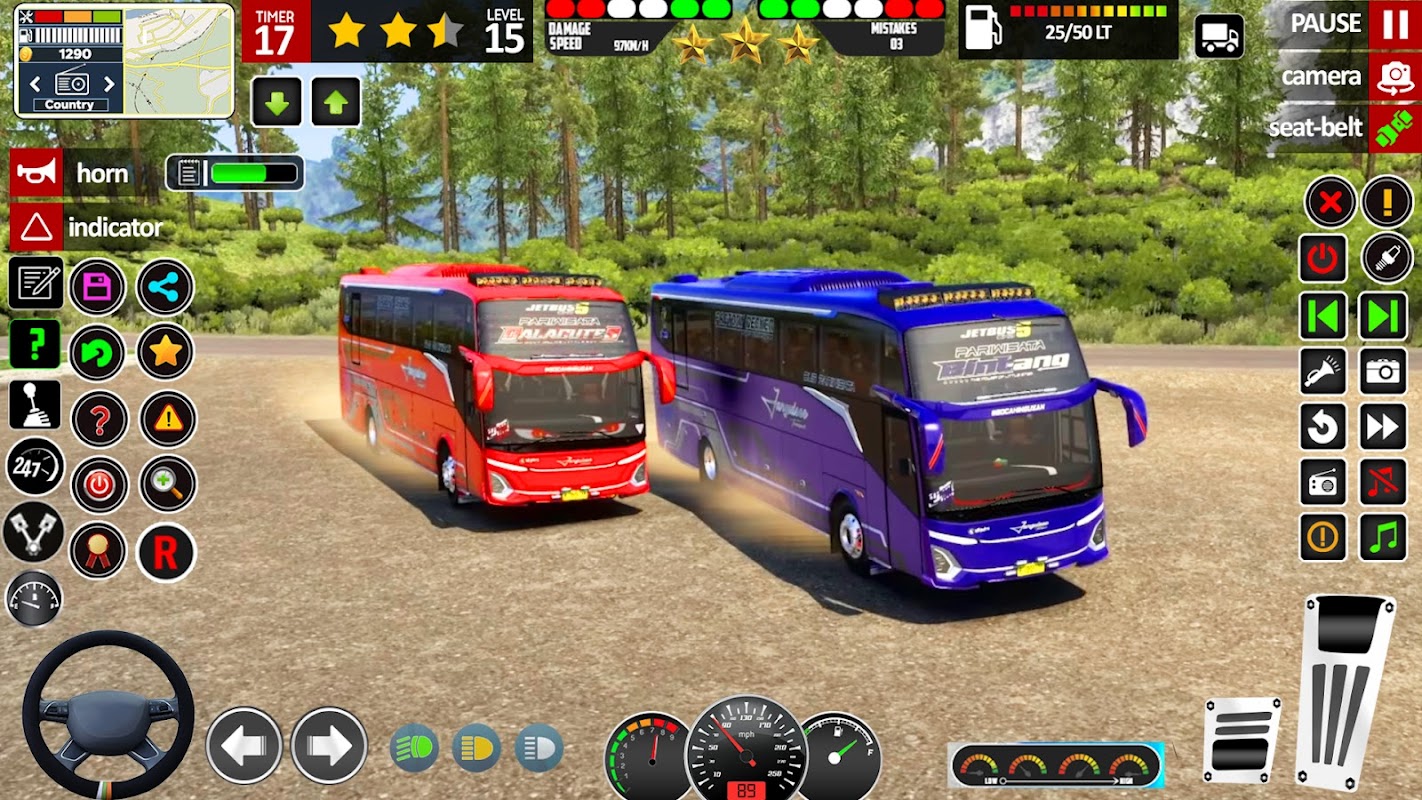Honk the horn
1422x800 pixels.
(37, 174)
